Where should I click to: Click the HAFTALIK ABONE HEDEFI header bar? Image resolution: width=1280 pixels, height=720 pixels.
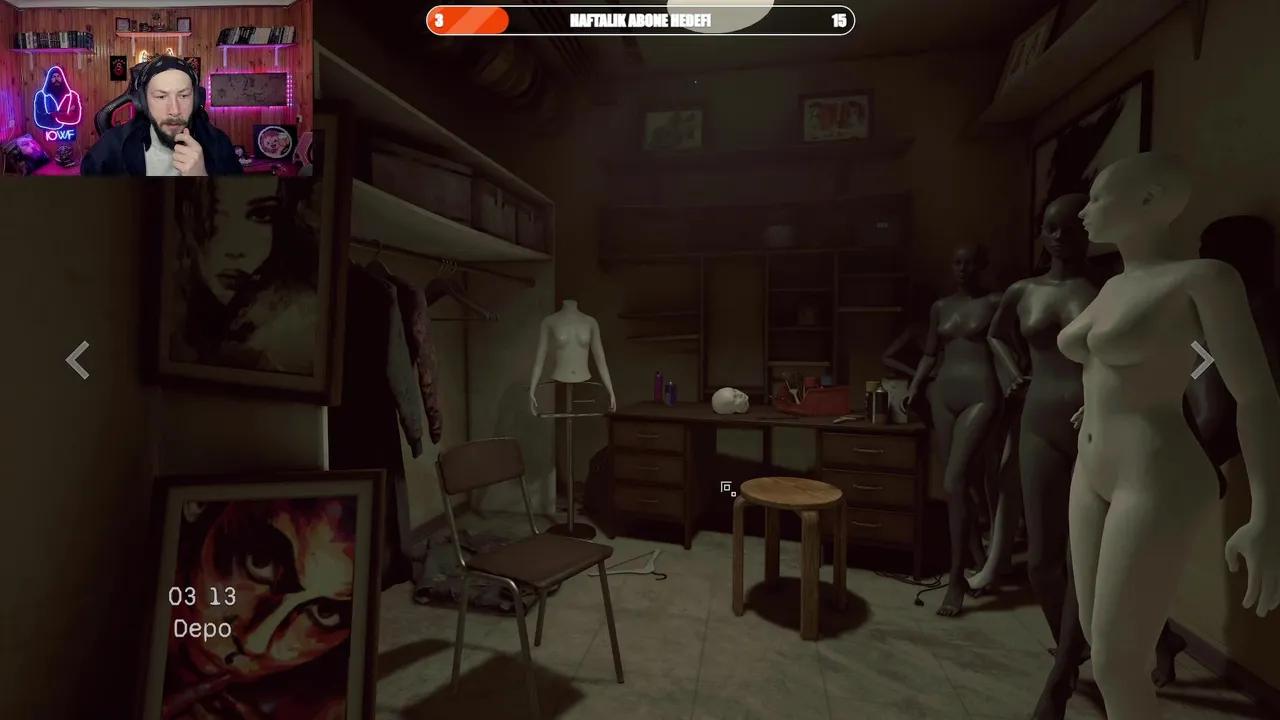[640, 21]
